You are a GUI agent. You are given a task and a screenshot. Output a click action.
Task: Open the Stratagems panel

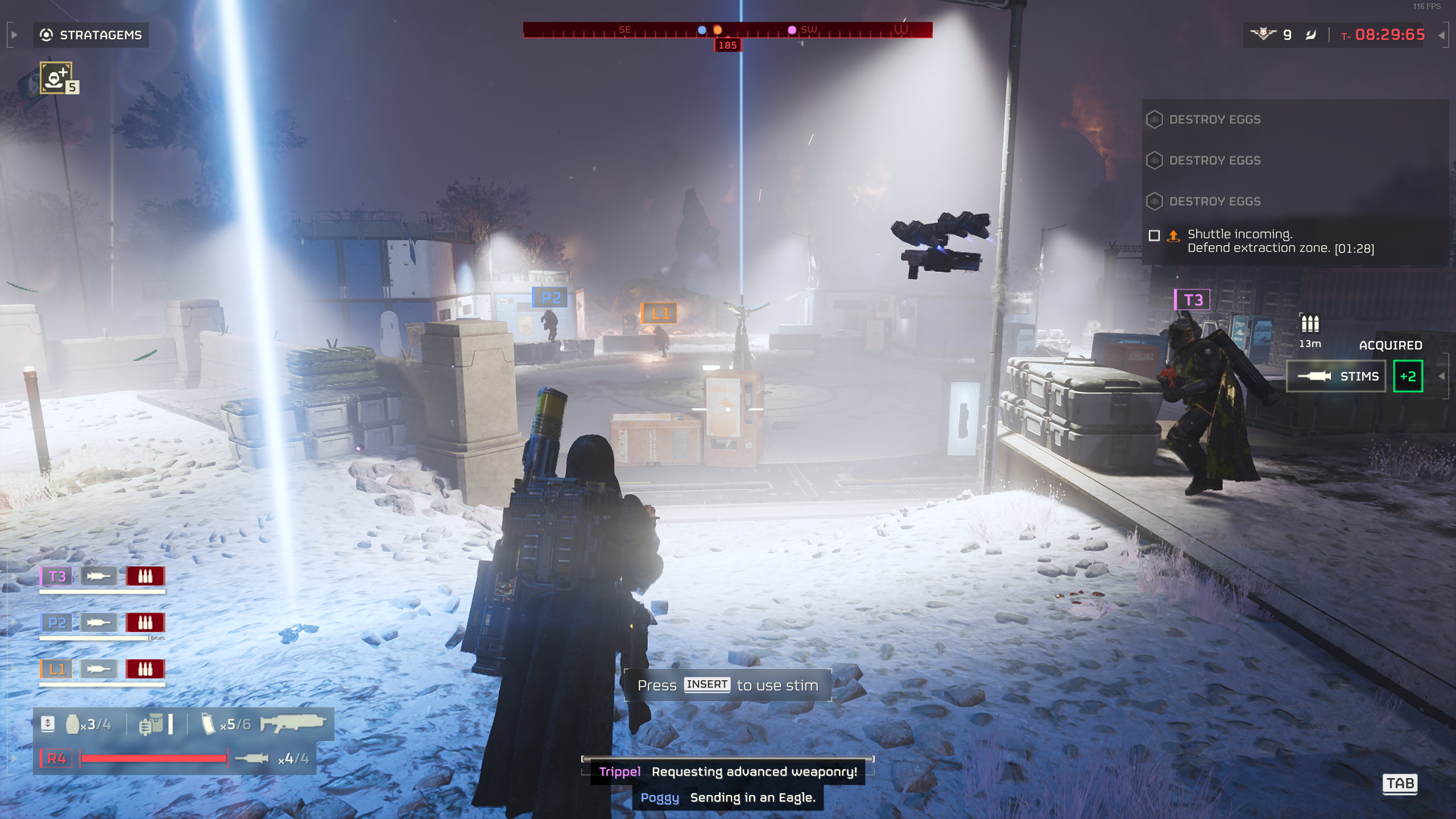[x=91, y=35]
